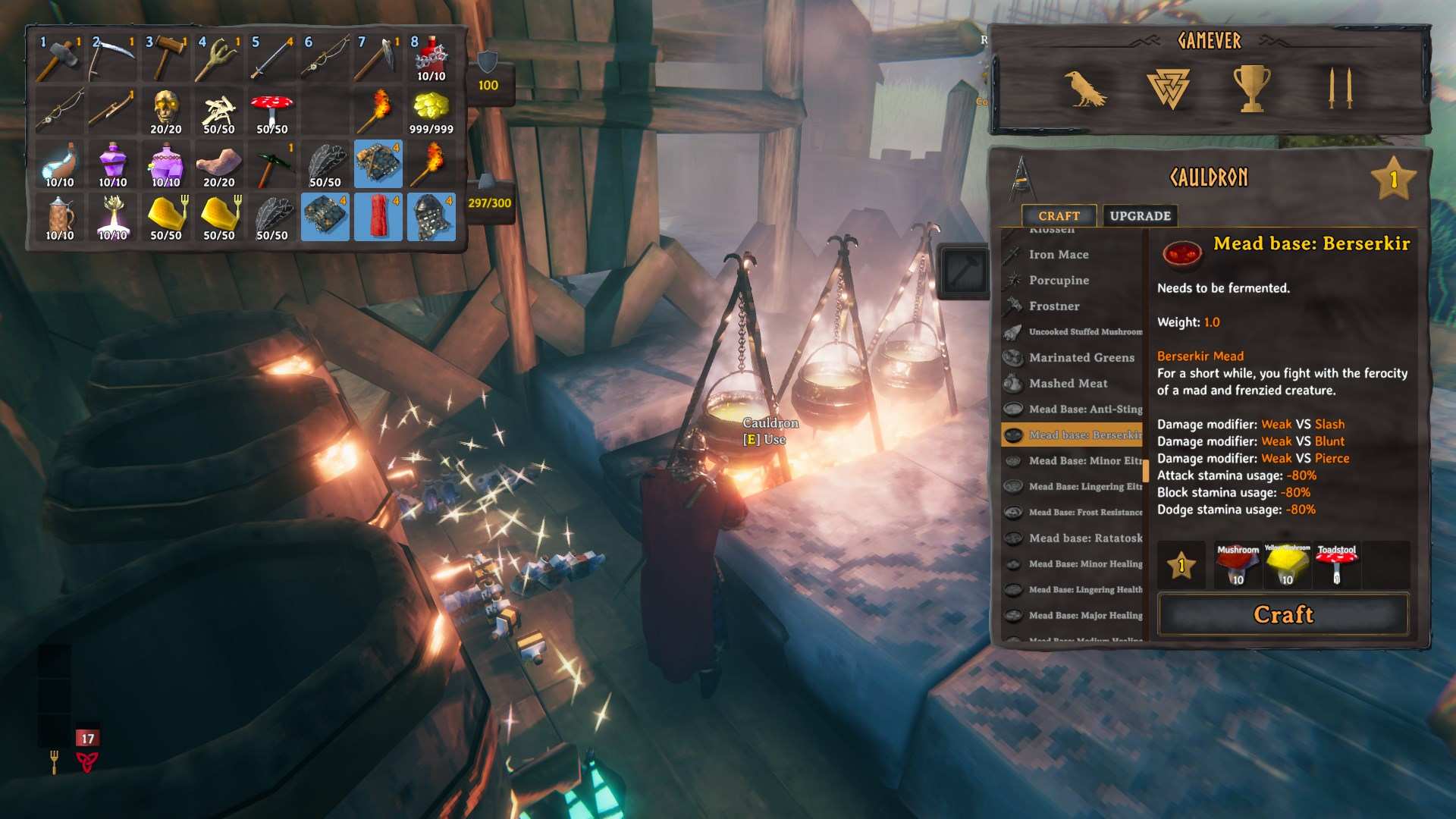
Task: Select hotbar slot 8 red potion
Action: [x=431, y=58]
